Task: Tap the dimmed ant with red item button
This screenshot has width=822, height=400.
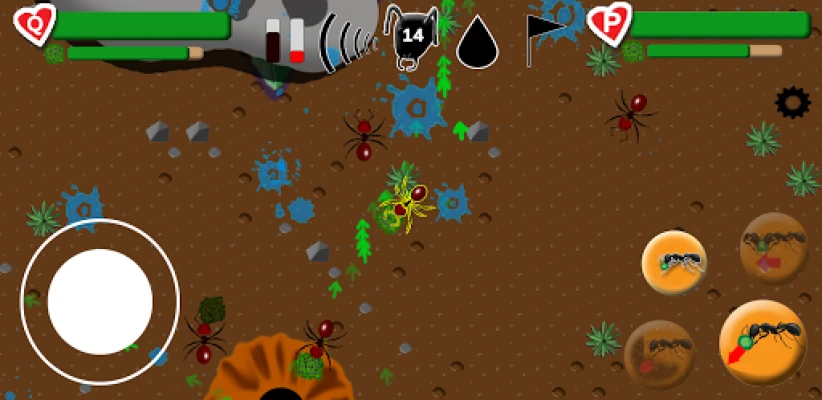Action: click(x=660, y=354)
